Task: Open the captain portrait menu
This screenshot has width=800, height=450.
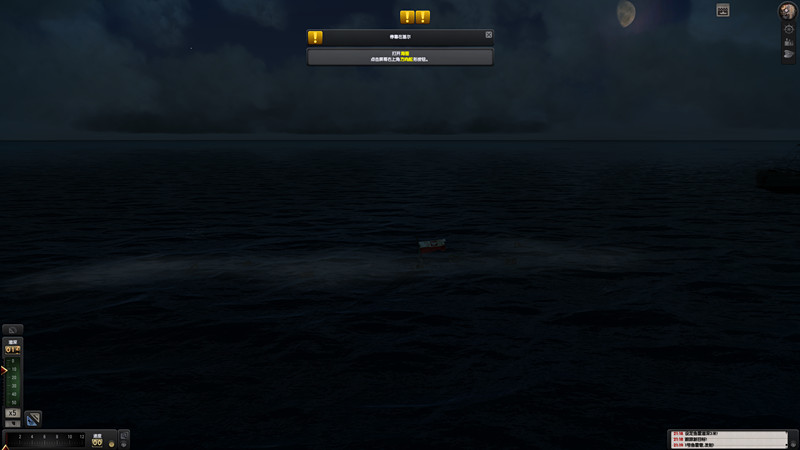Action: click(x=788, y=11)
